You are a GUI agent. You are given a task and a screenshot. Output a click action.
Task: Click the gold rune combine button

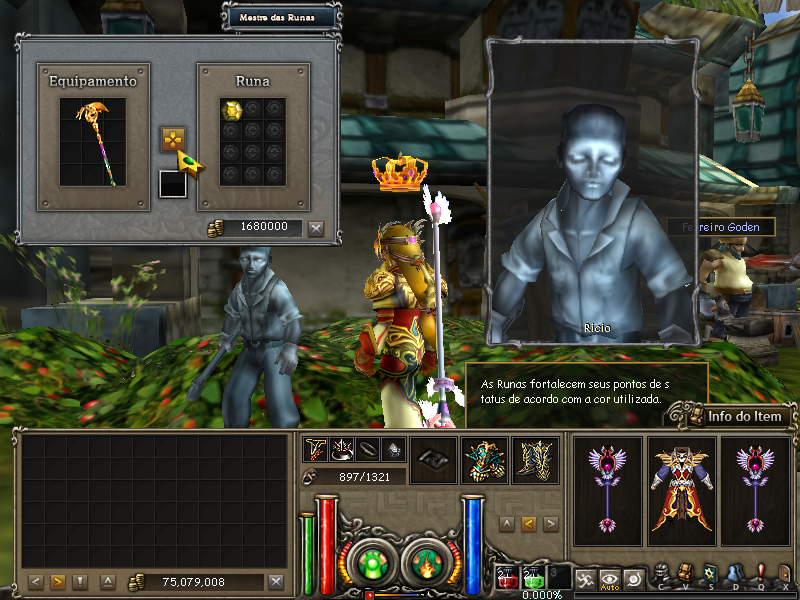pyautogui.click(x=173, y=139)
